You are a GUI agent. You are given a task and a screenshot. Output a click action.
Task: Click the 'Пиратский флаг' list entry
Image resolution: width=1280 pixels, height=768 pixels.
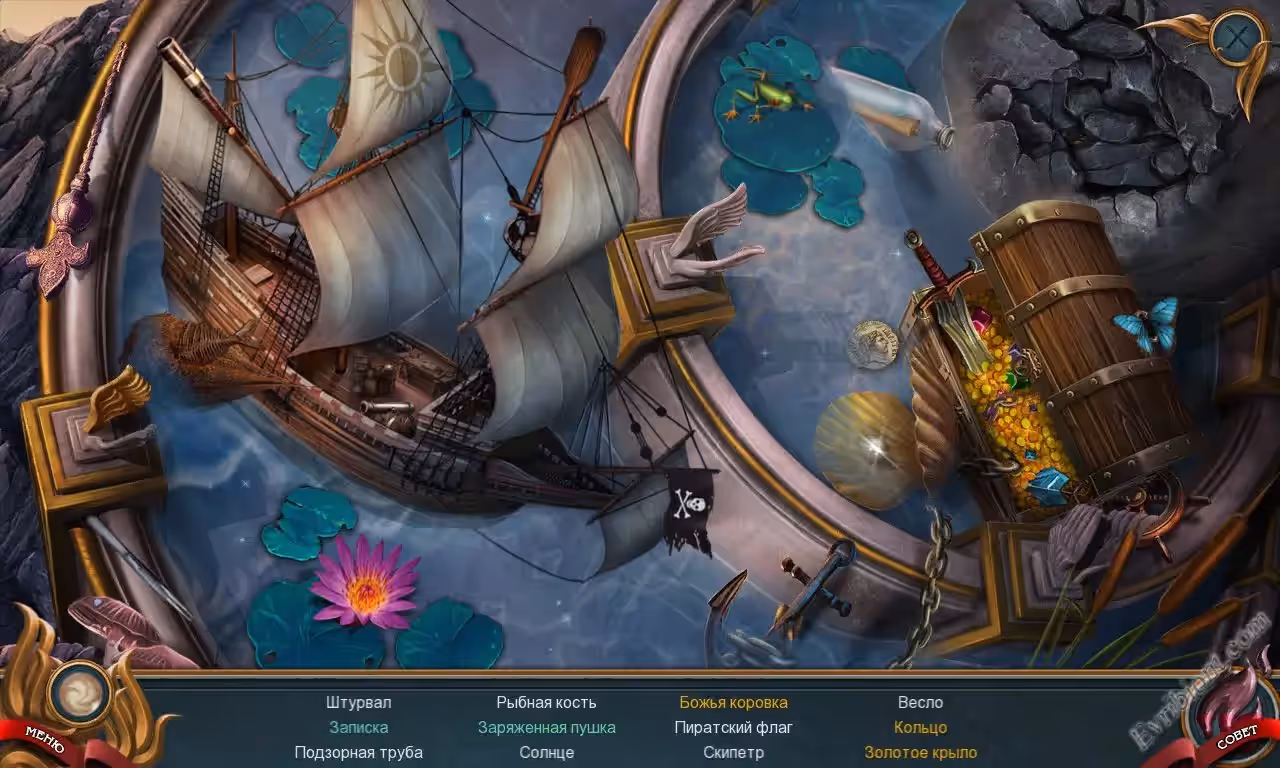click(733, 727)
